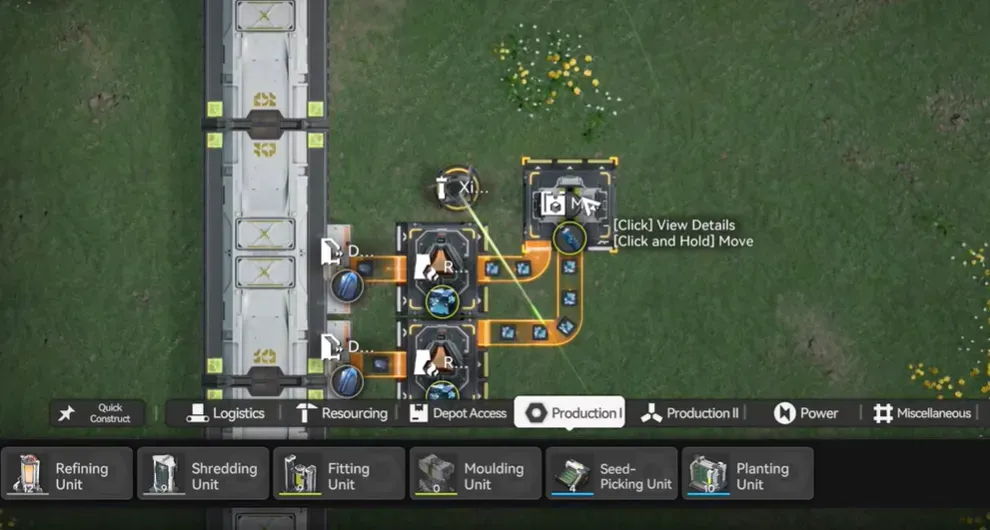Choose the Fitting Unit building

coord(340,474)
